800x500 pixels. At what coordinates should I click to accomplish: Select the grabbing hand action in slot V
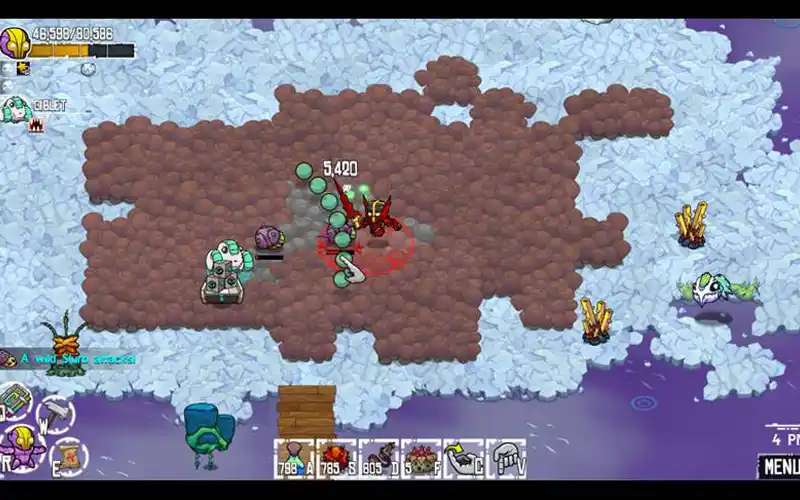(505, 458)
